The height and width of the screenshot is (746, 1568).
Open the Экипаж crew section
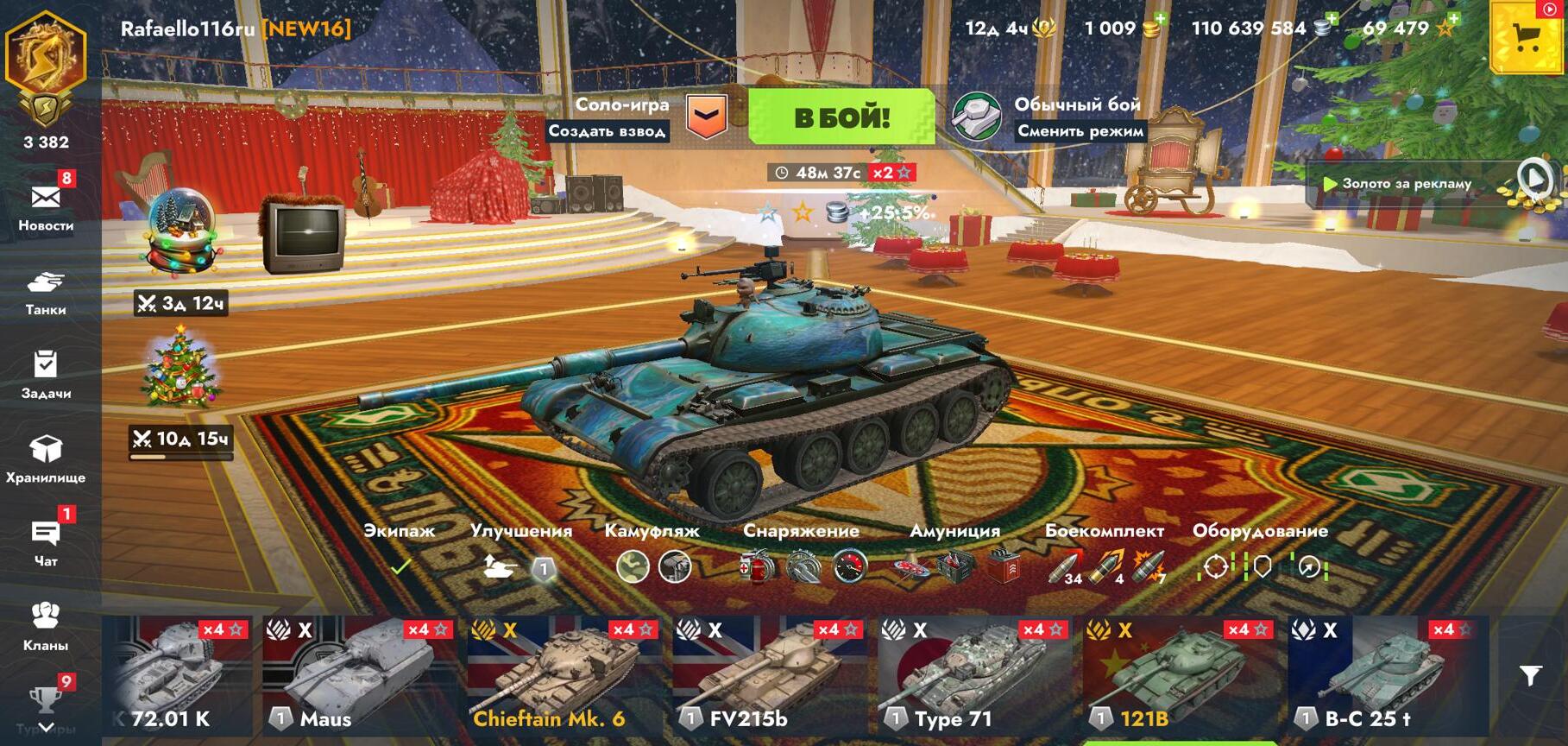click(400, 551)
